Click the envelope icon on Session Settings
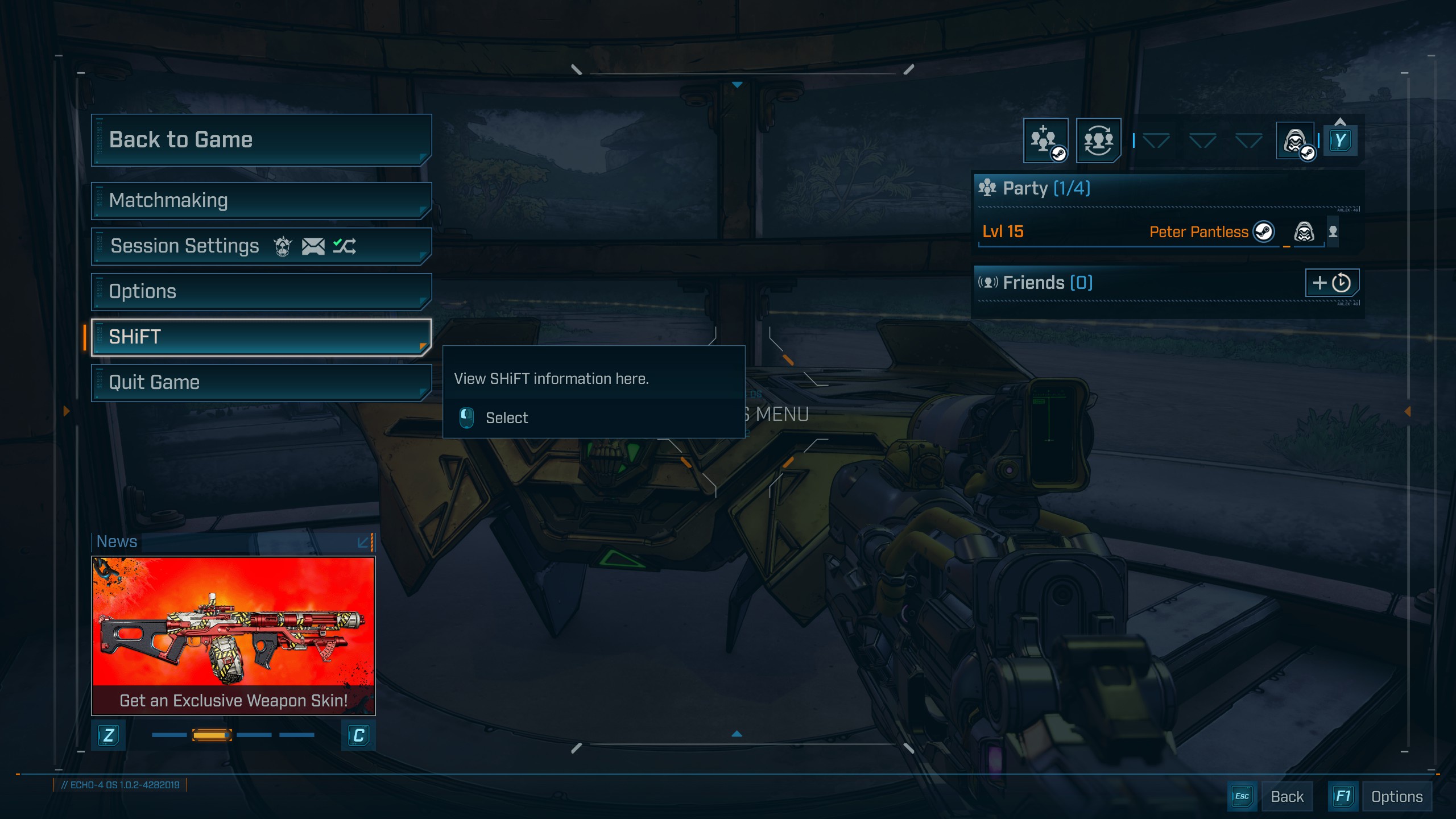 pyautogui.click(x=312, y=245)
